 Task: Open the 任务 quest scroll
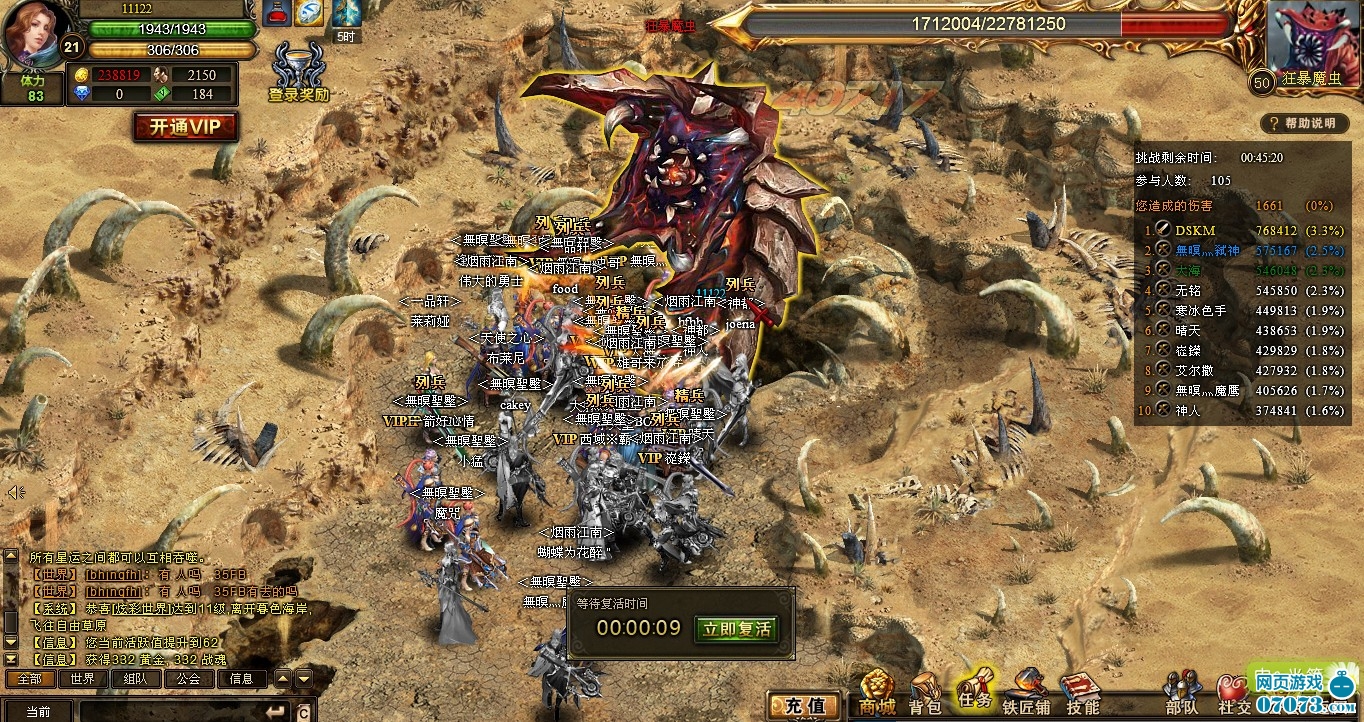pos(974,690)
